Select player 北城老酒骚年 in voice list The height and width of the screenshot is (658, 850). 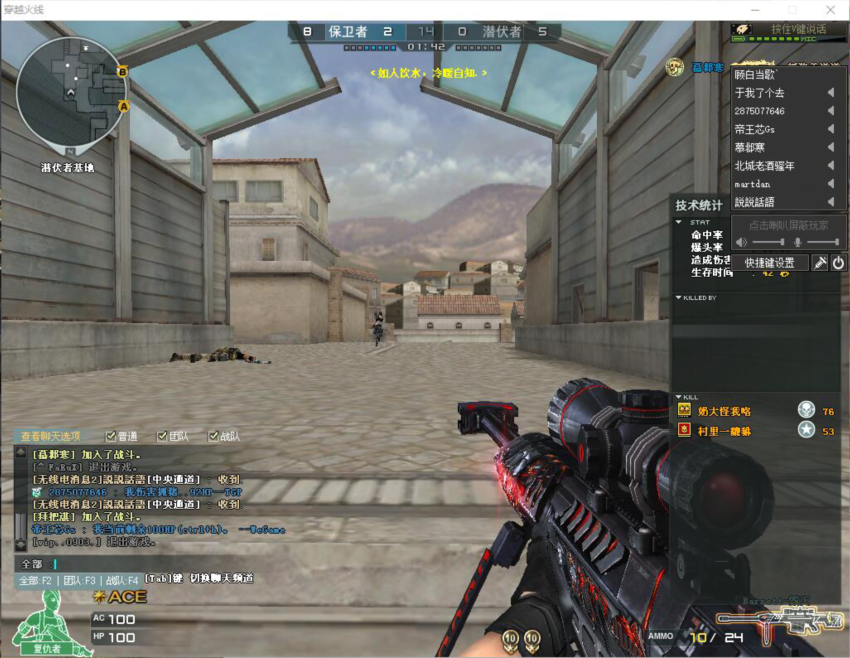(x=766, y=166)
